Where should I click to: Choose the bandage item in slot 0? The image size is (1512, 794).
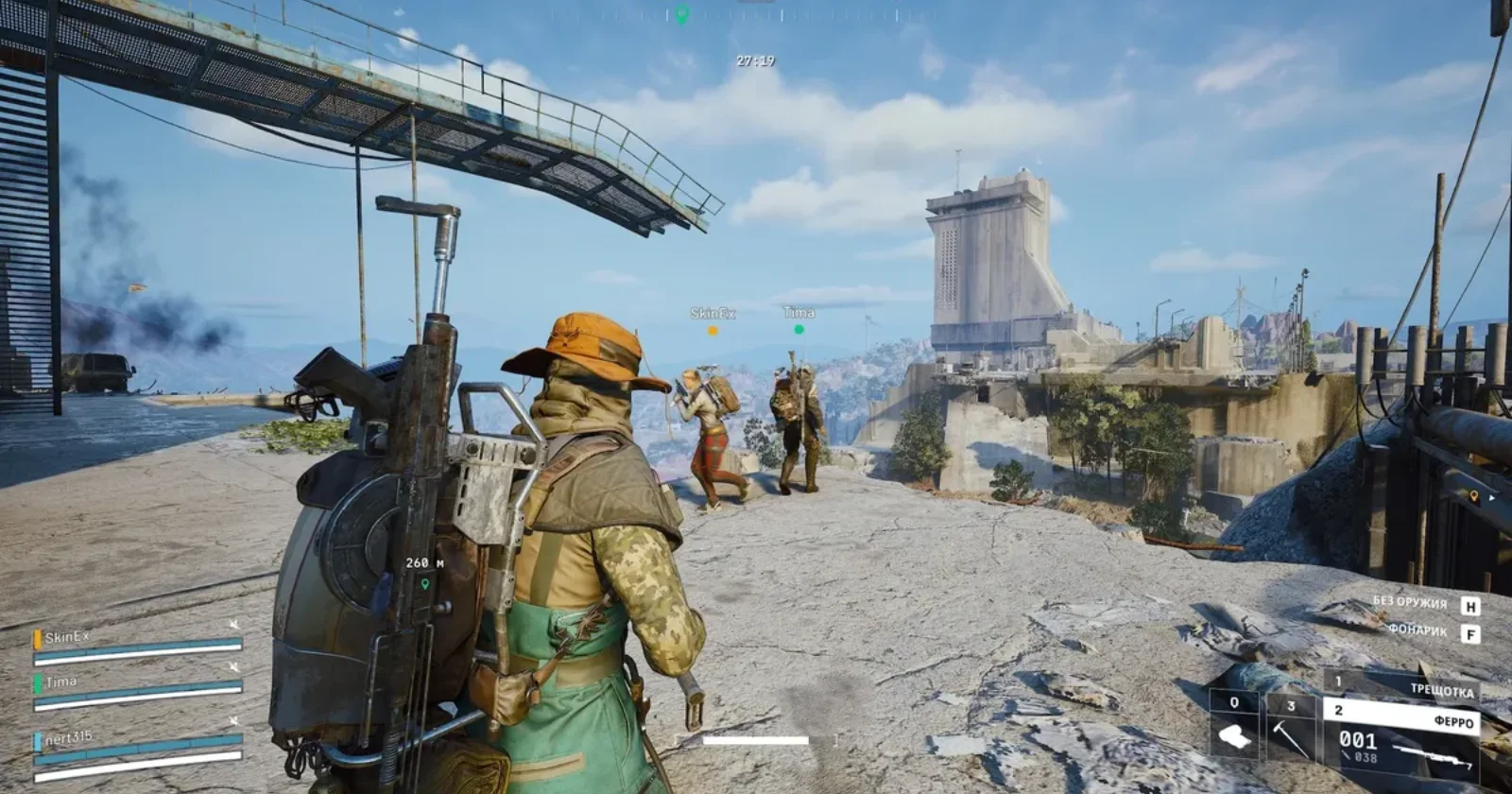[x=1234, y=727]
